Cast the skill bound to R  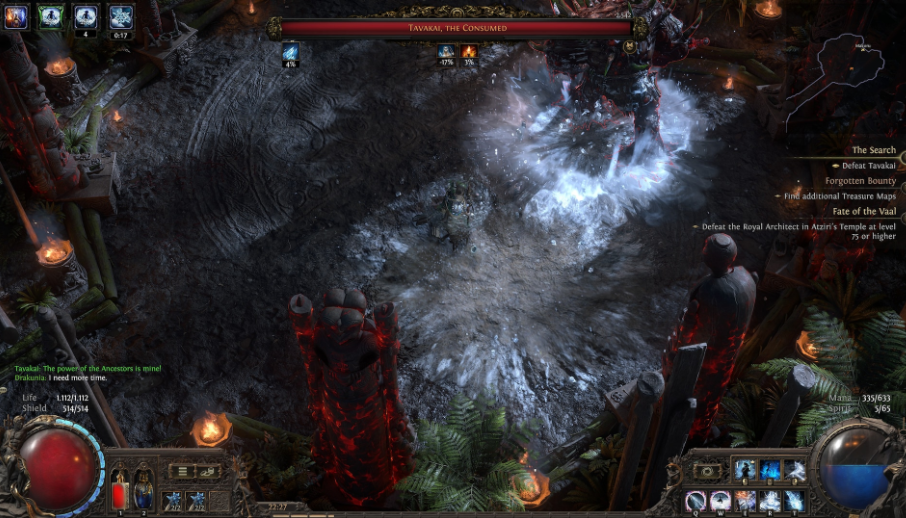click(x=770, y=499)
